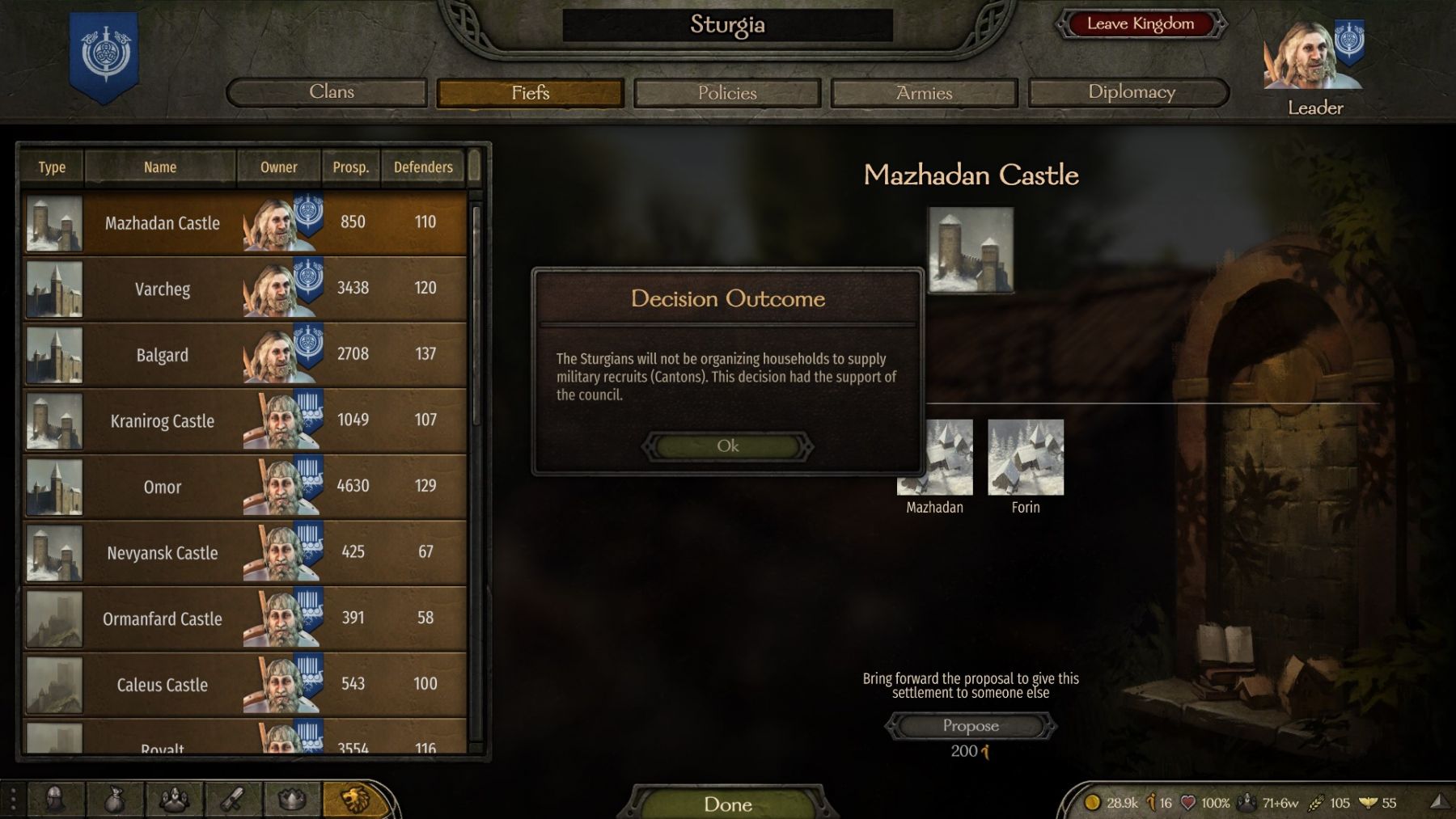
Task: Select the Kranirog Castle row
Action: tap(162, 421)
